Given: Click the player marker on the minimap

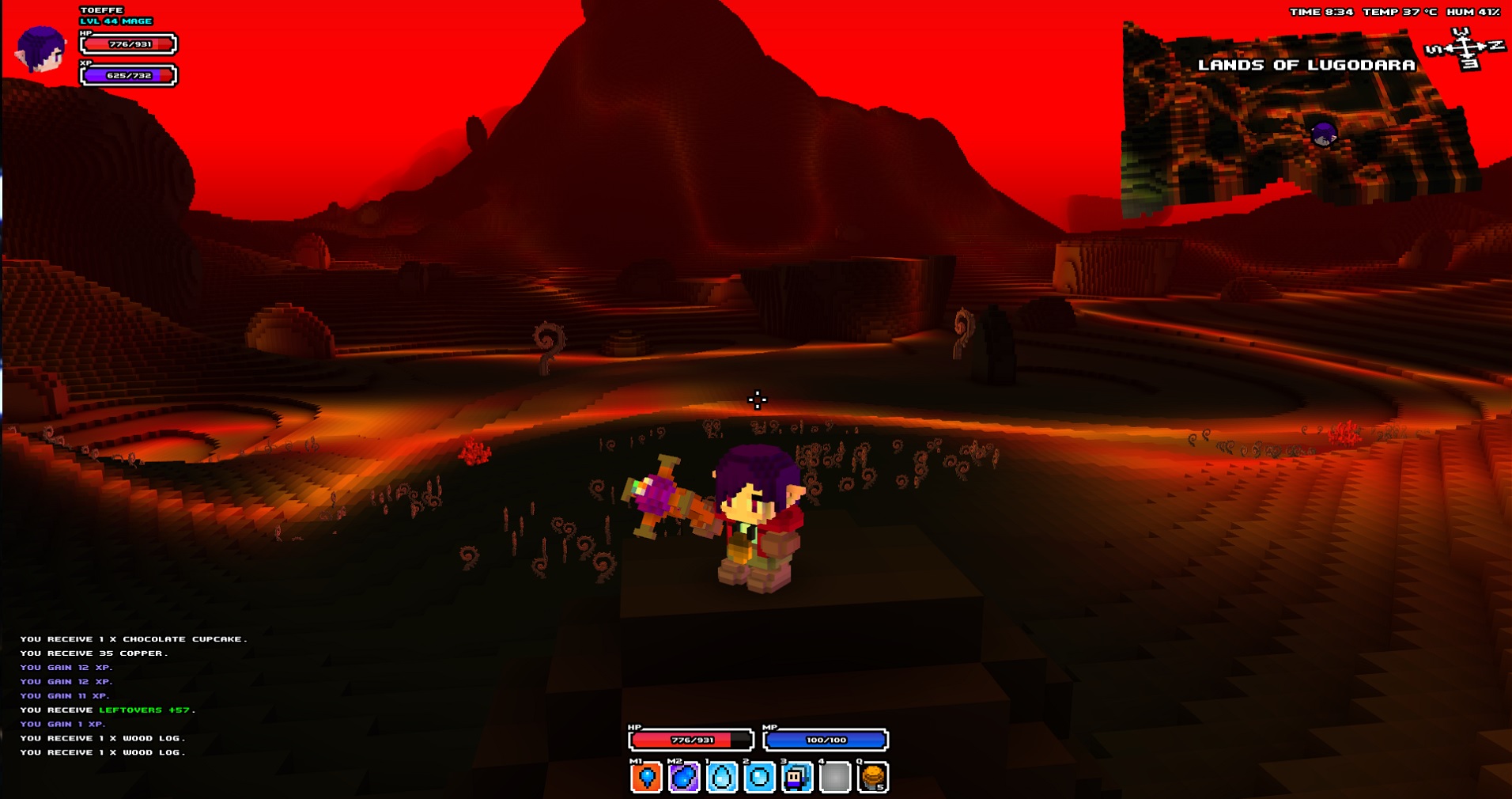Looking at the screenshot, I should (1324, 134).
